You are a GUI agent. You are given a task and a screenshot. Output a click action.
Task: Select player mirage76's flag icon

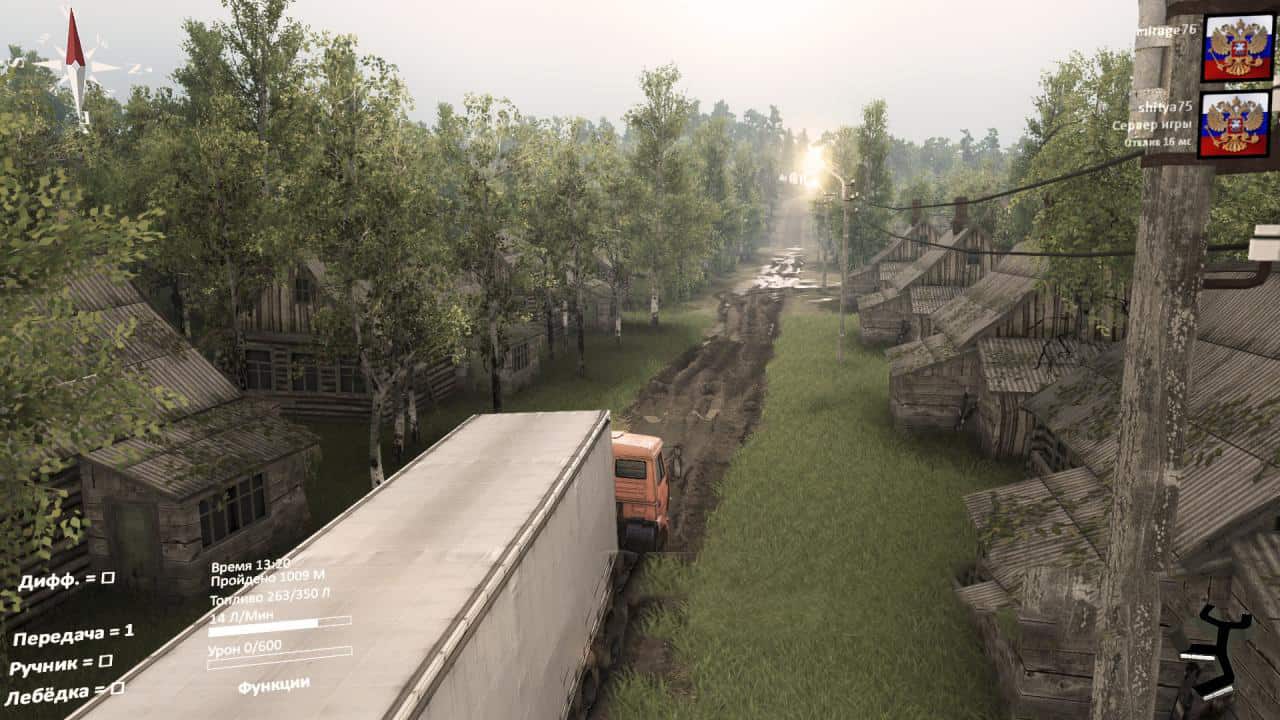click(1237, 47)
